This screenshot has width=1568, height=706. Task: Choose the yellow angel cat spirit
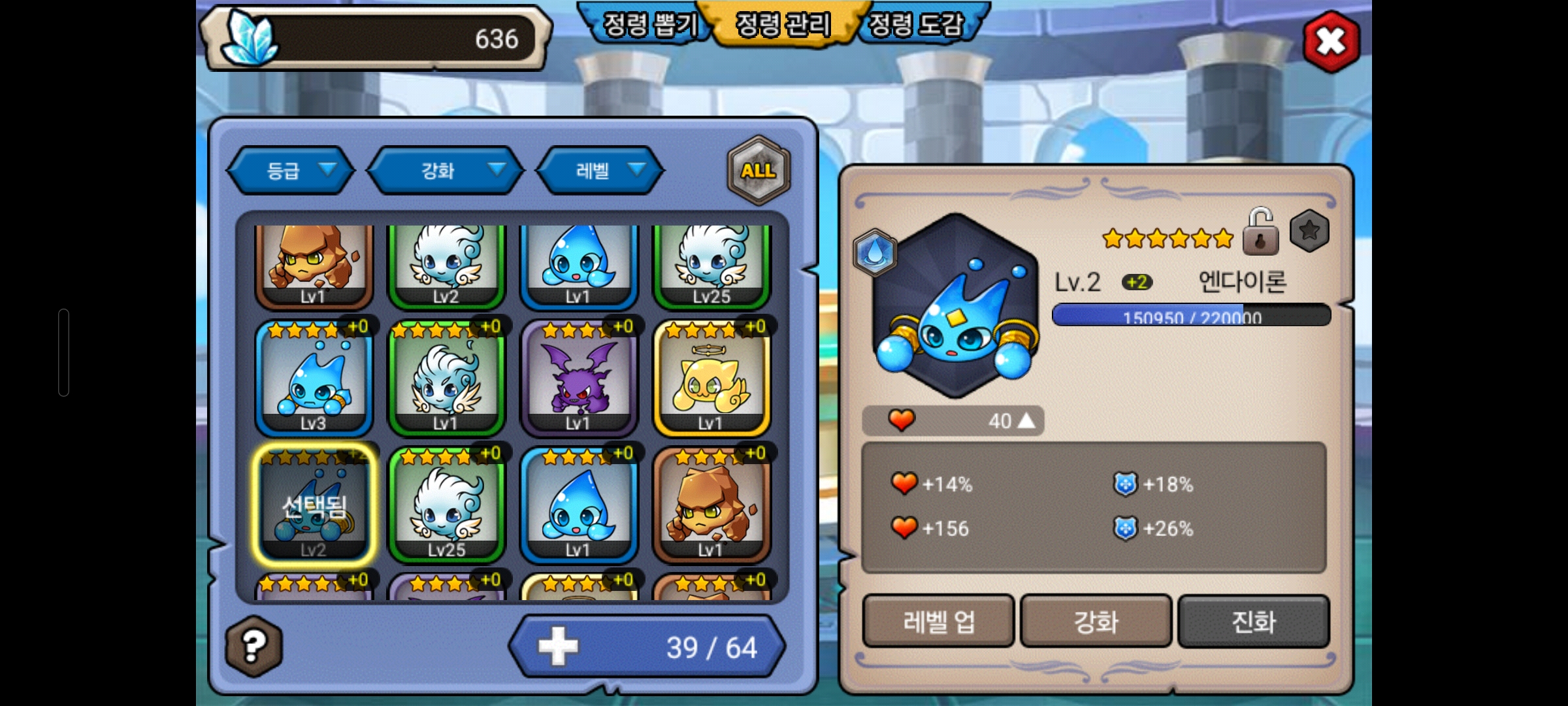click(711, 379)
